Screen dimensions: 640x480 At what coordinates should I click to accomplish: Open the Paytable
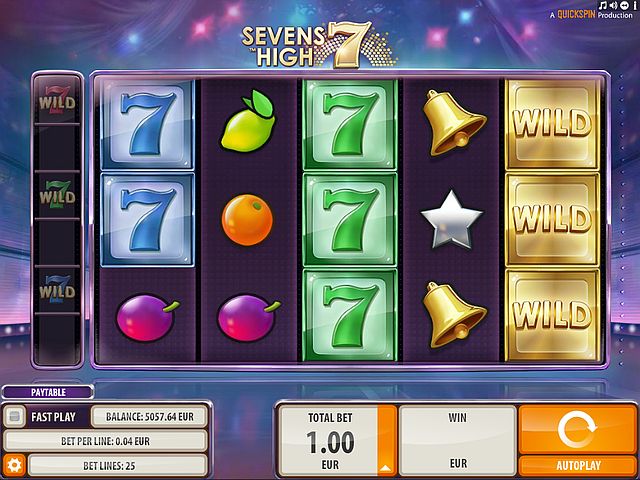(47, 393)
